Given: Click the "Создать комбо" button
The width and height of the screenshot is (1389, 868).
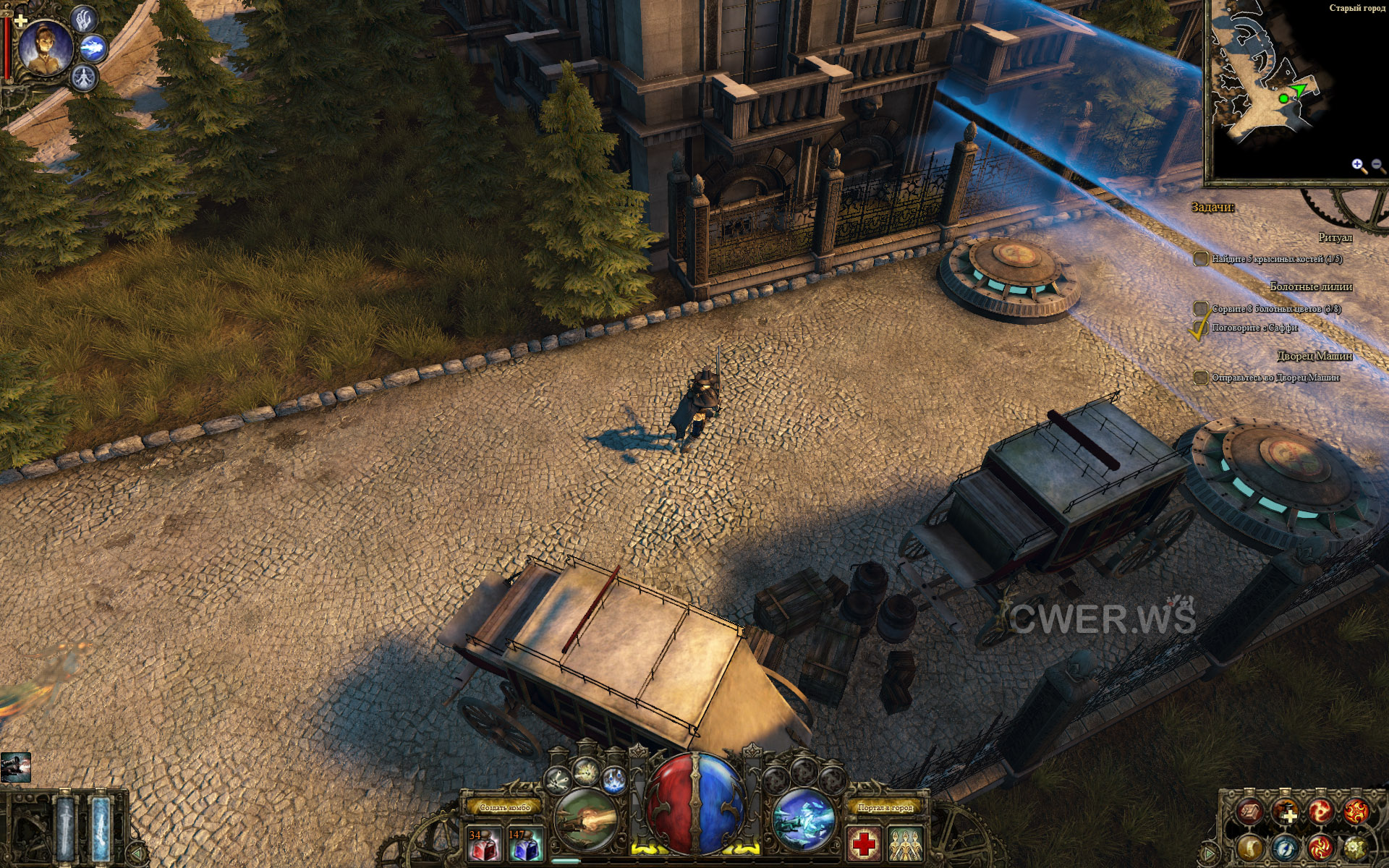Looking at the screenshot, I should (505, 807).
